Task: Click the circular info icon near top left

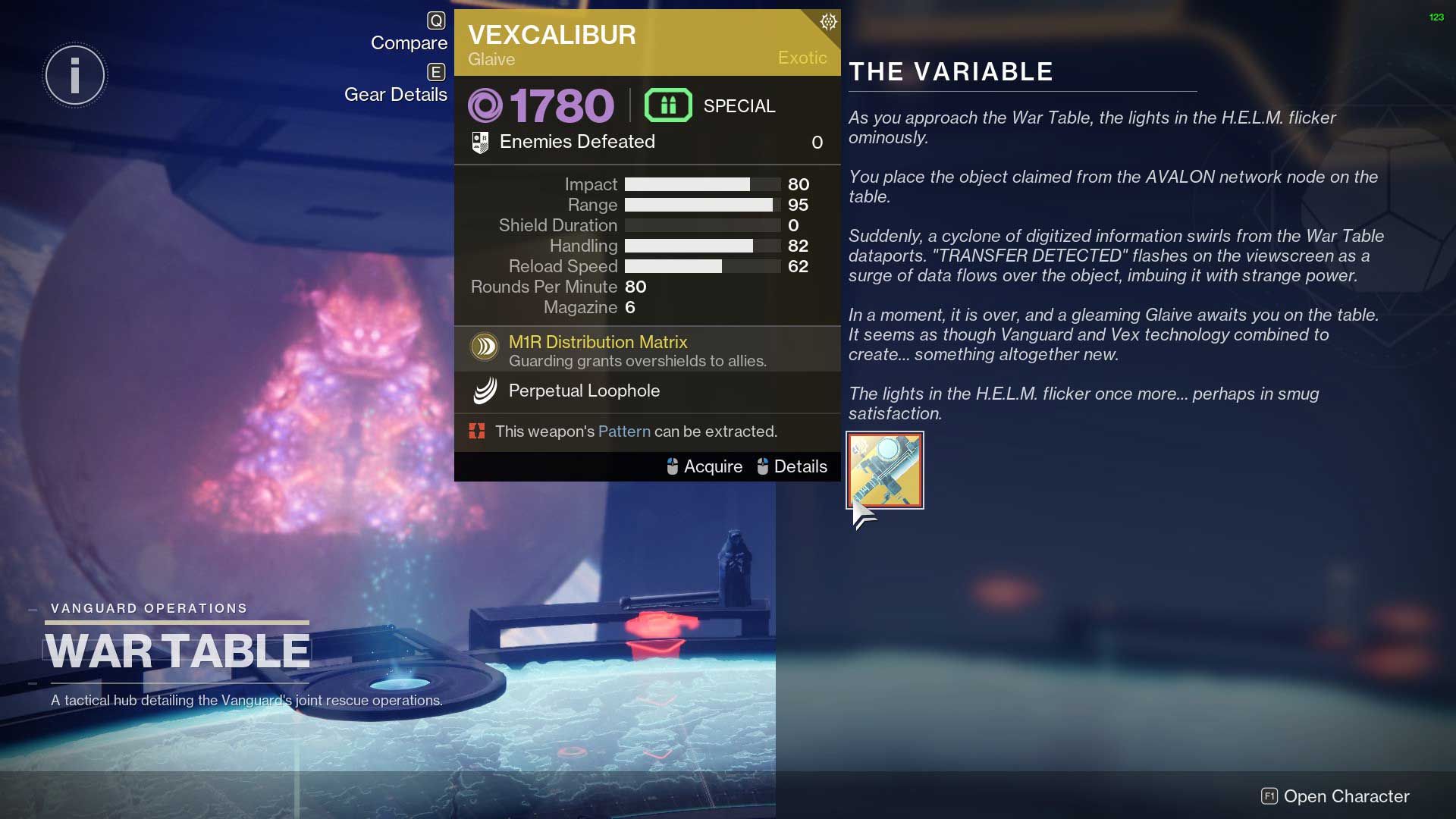Action: point(74,75)
